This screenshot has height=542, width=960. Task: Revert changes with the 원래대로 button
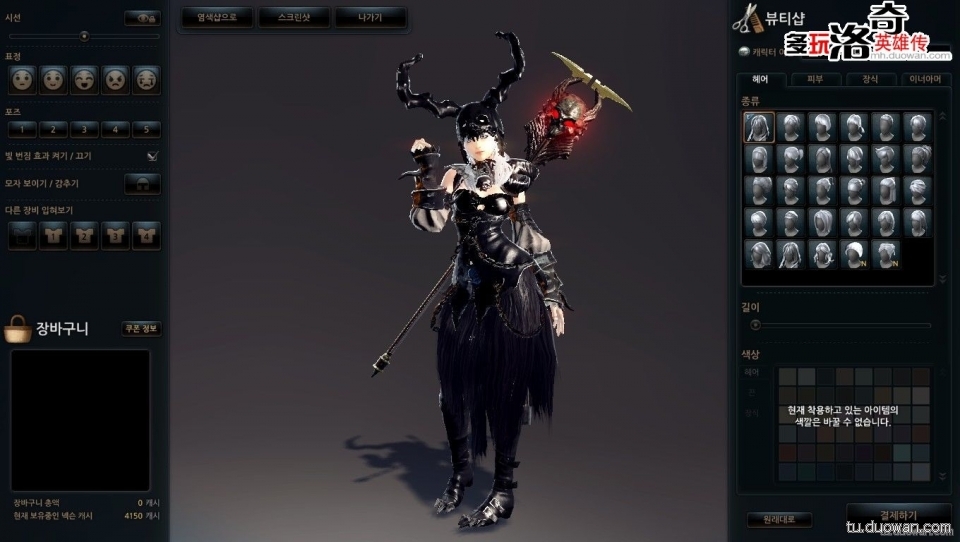[779, 520]
